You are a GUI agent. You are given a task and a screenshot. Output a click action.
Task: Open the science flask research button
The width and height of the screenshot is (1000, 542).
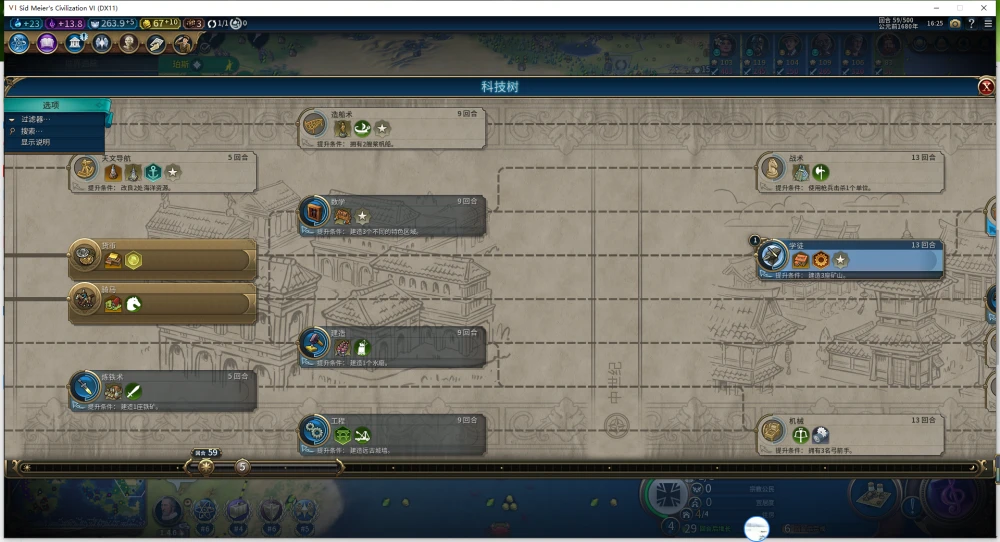pos(20,43)
